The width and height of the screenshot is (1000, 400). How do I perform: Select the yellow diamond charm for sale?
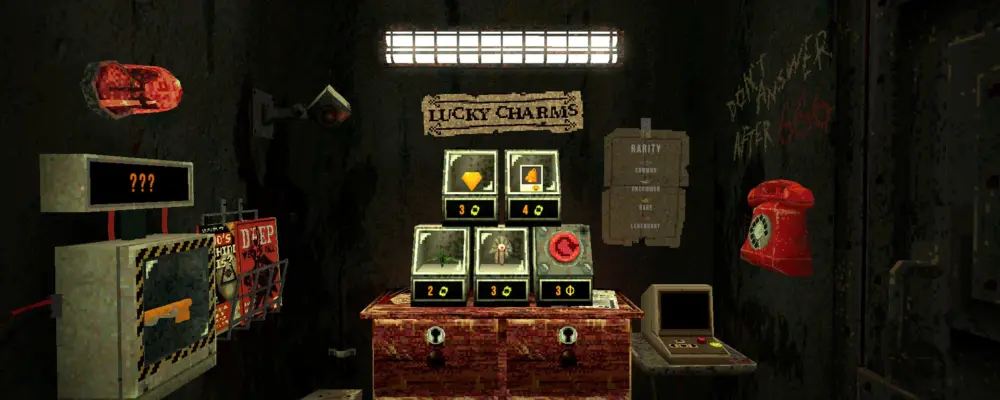(471, 181)
